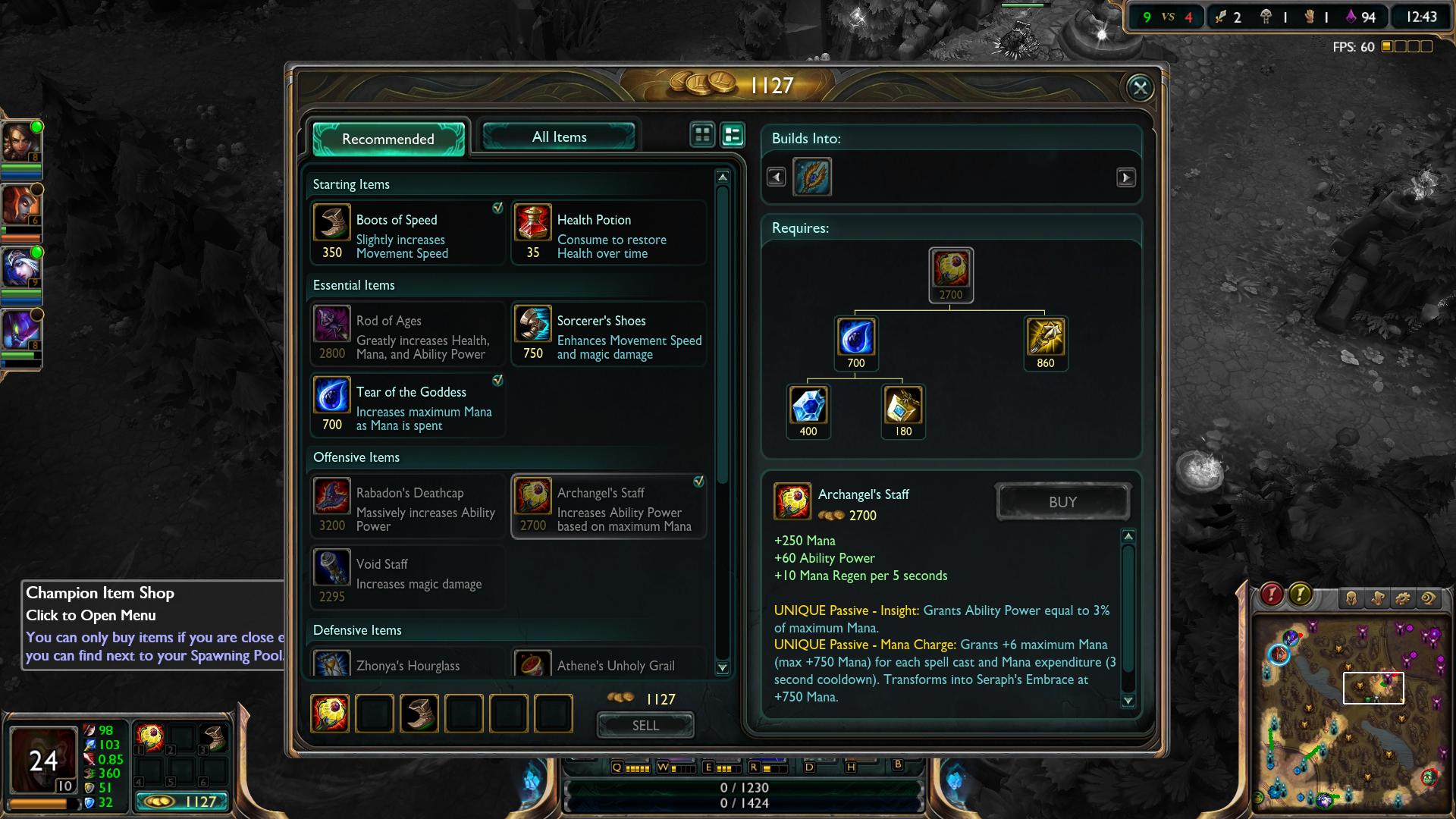Buy the Archangel's Staff

click(x=1062, y=502)
